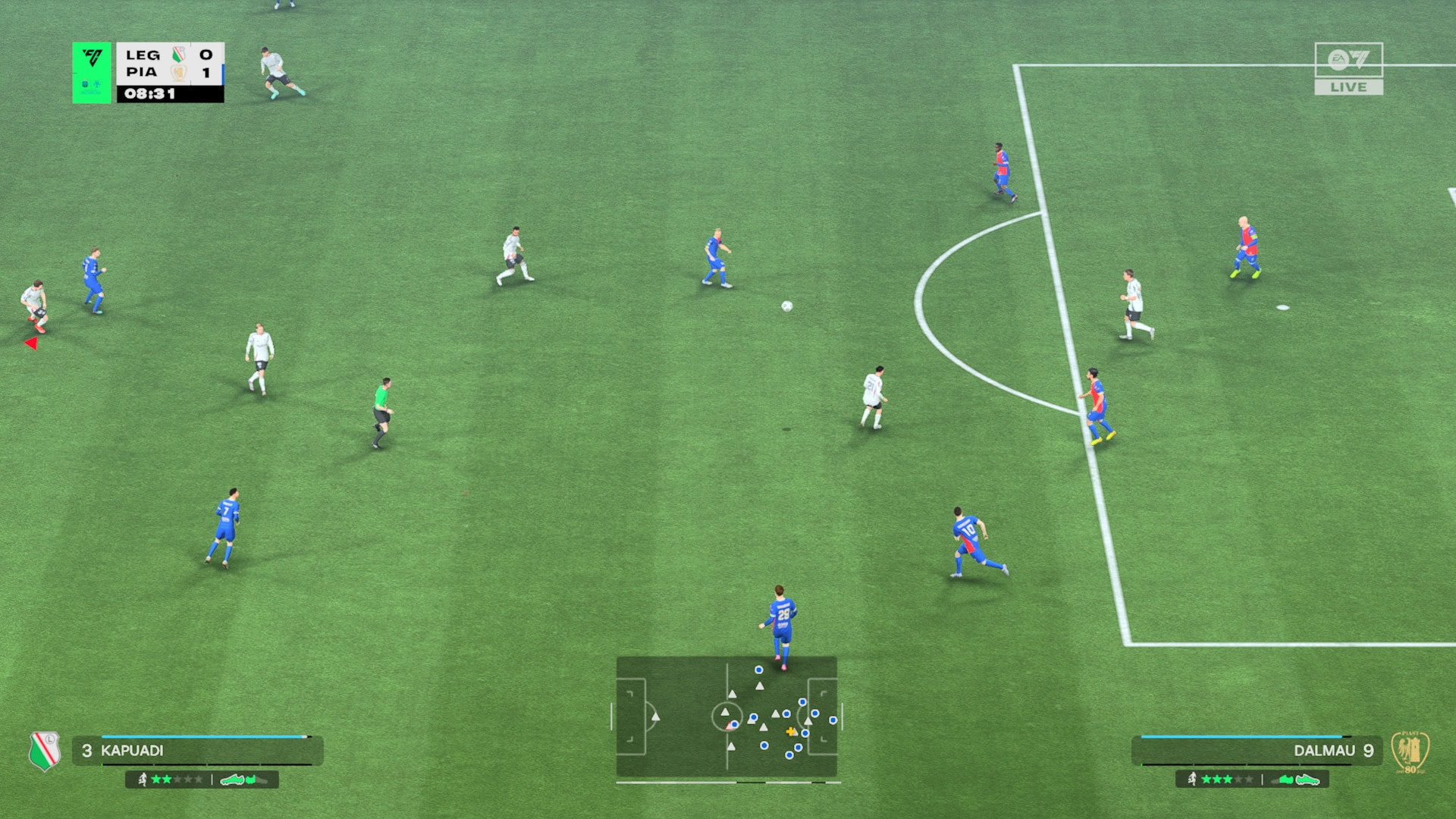Click the EA LIVE broadcast badge

click(1348, 69)
